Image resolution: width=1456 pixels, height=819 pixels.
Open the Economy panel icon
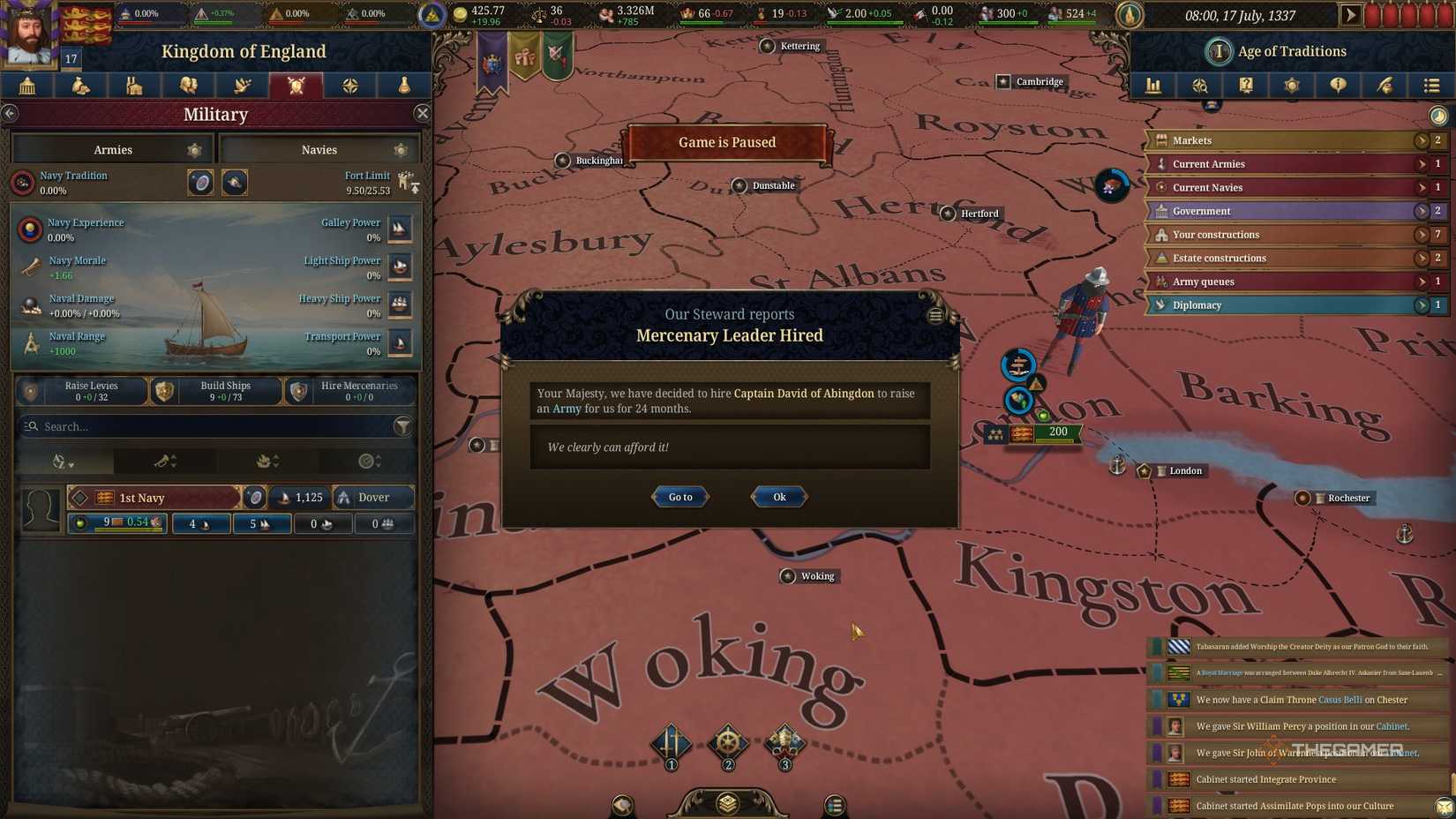pos(80,86)
